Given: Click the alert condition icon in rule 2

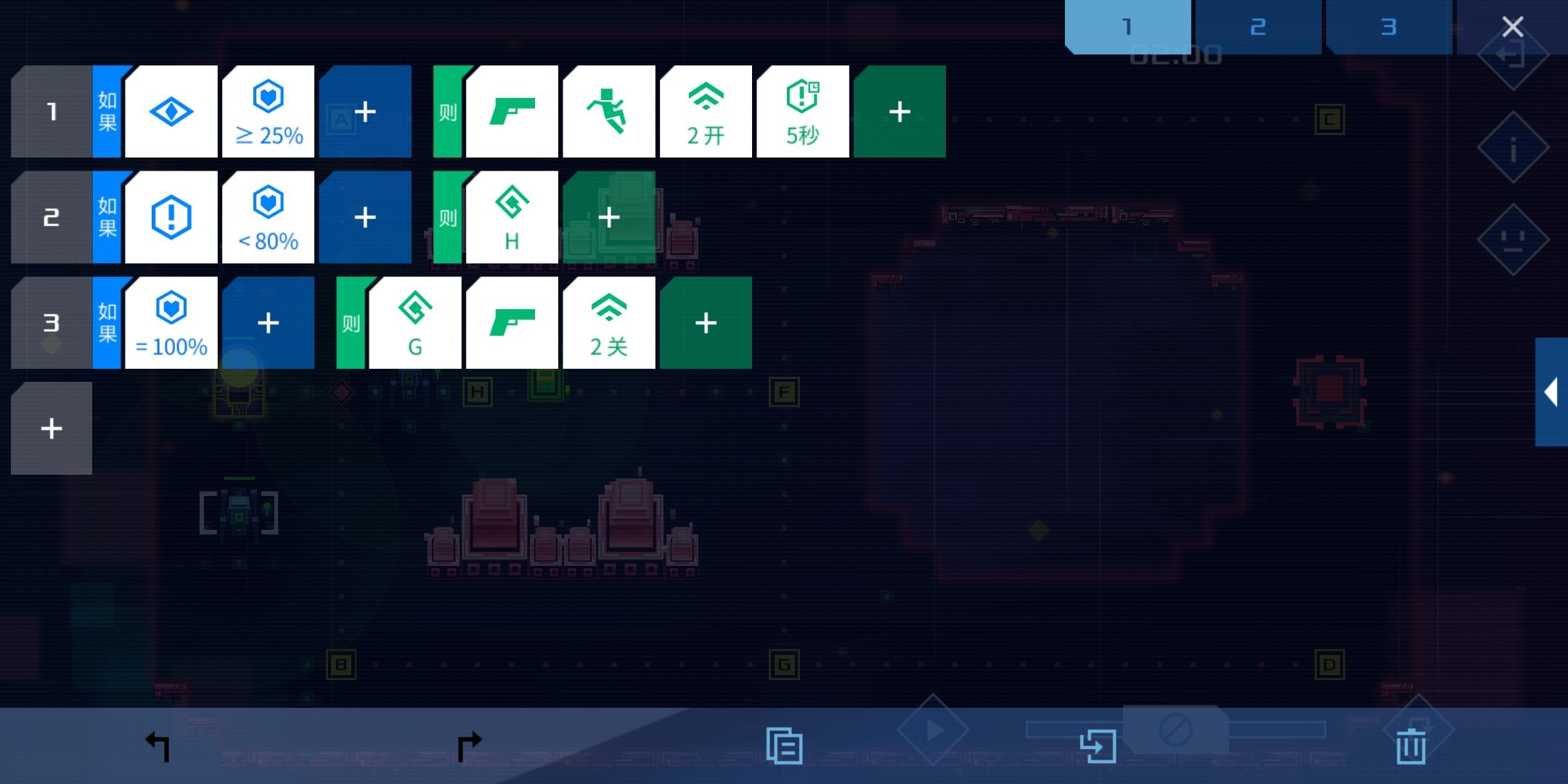Looking at the screenshot, I should click(171, 216).
